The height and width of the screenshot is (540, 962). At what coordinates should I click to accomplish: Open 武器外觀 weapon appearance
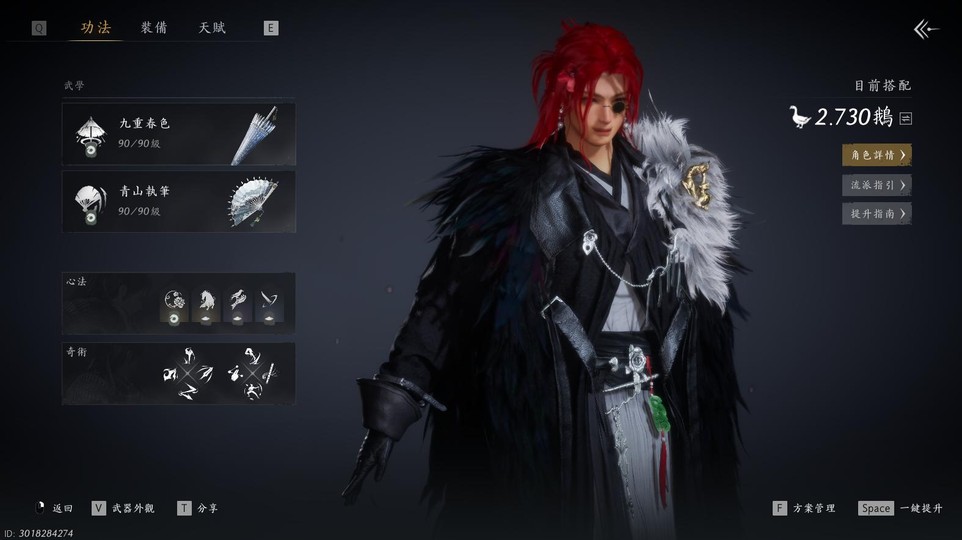pyautogui.click(x=123, y=508)
